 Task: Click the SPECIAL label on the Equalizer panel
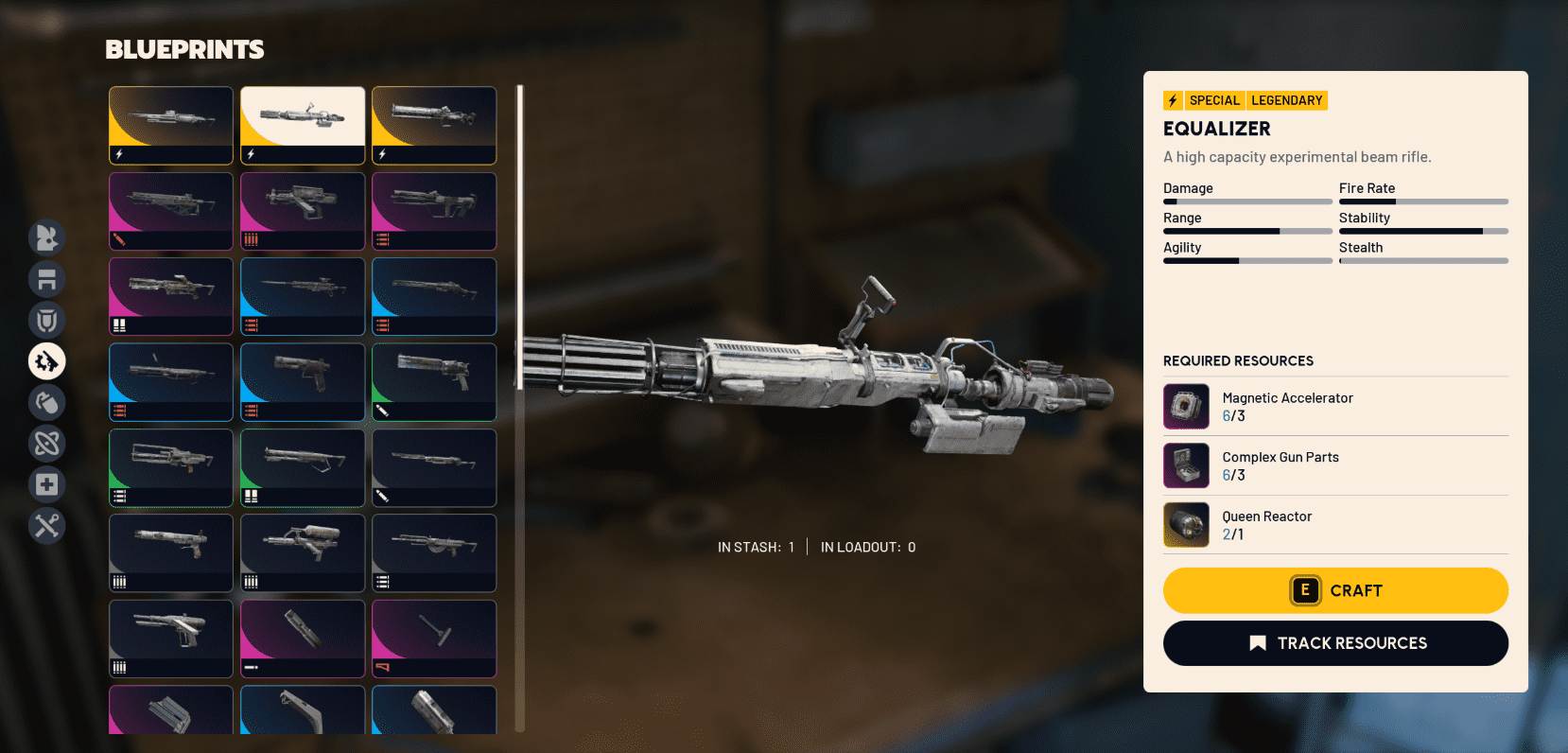(1215, 99)
